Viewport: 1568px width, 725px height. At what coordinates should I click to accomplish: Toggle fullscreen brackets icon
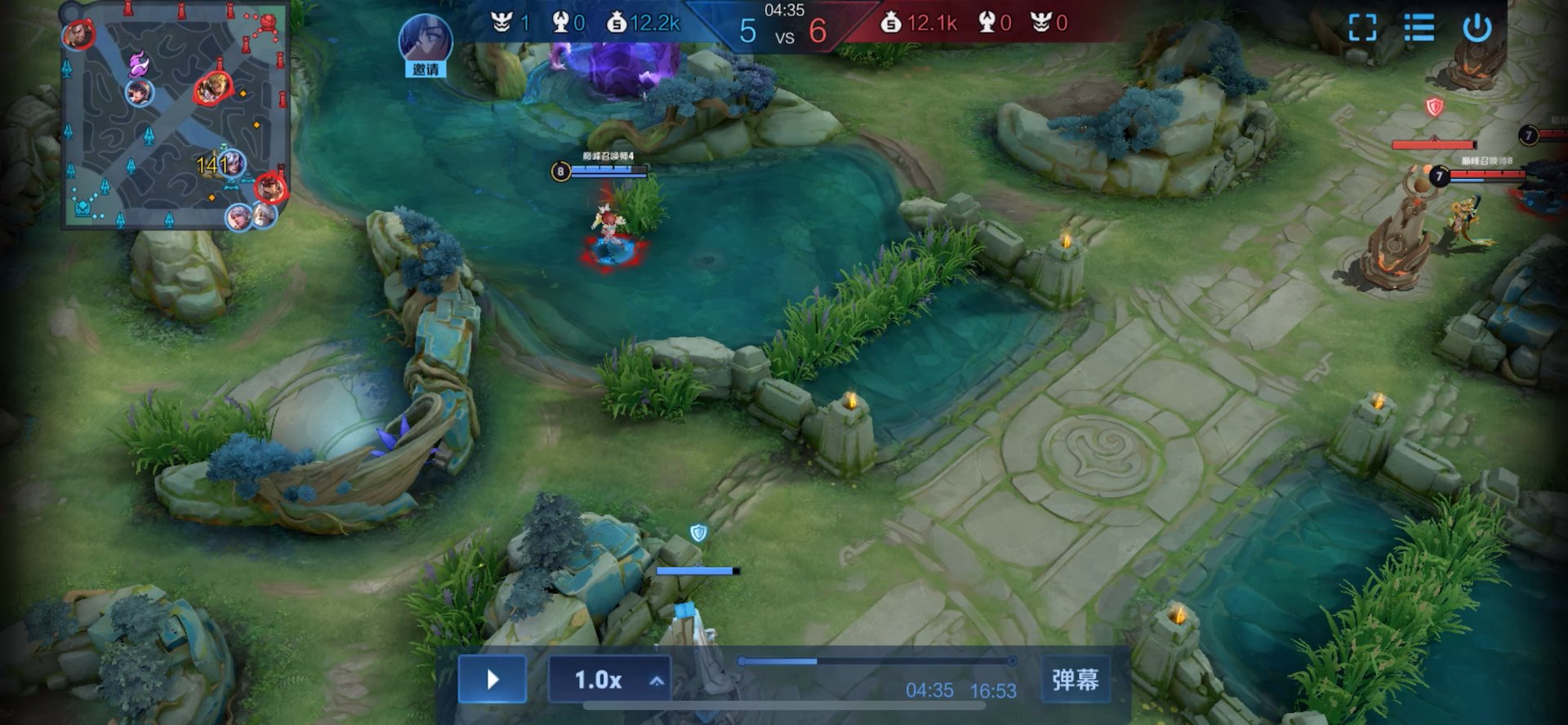1362,28
